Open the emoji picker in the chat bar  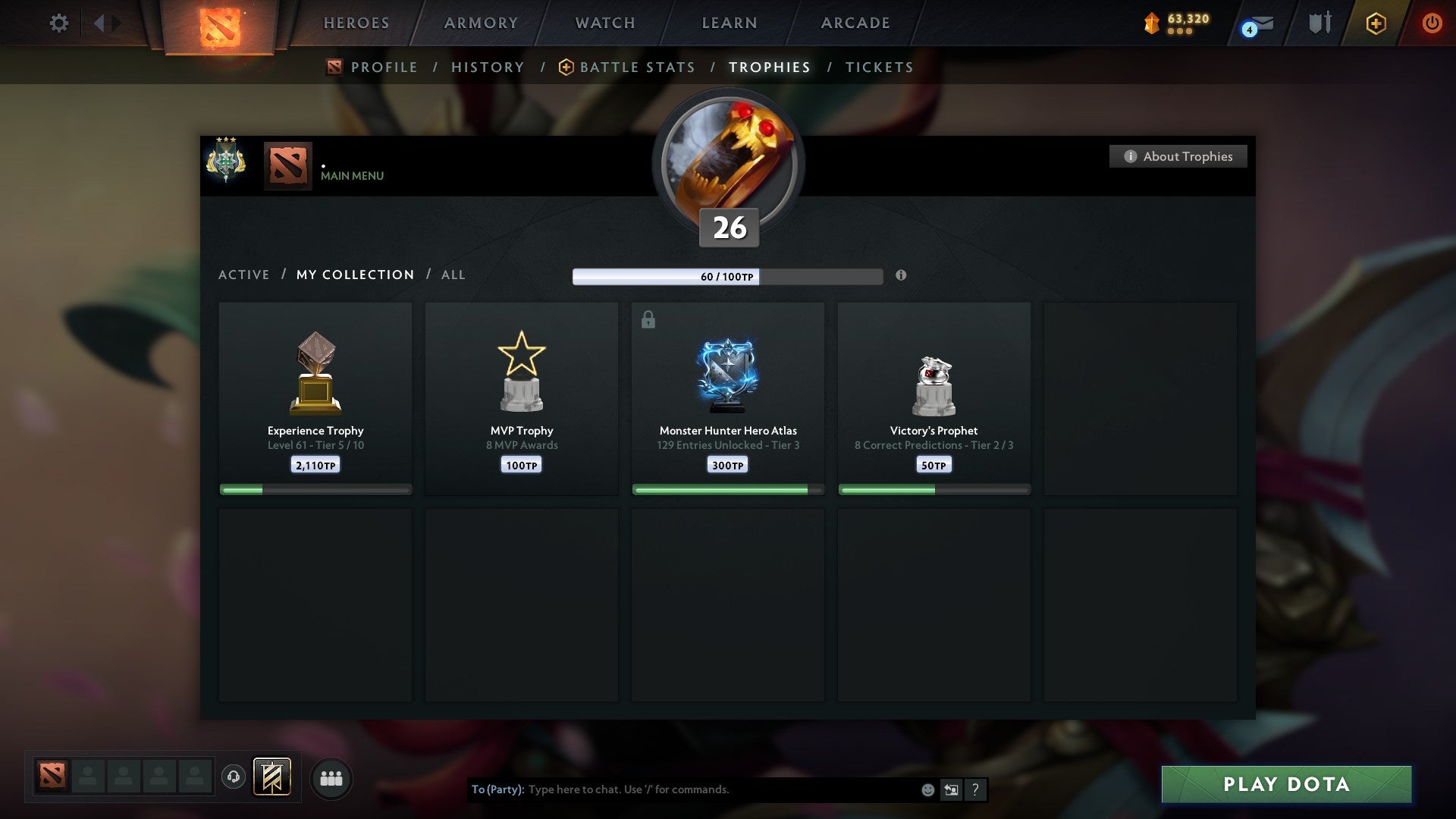tap(927, 789)
